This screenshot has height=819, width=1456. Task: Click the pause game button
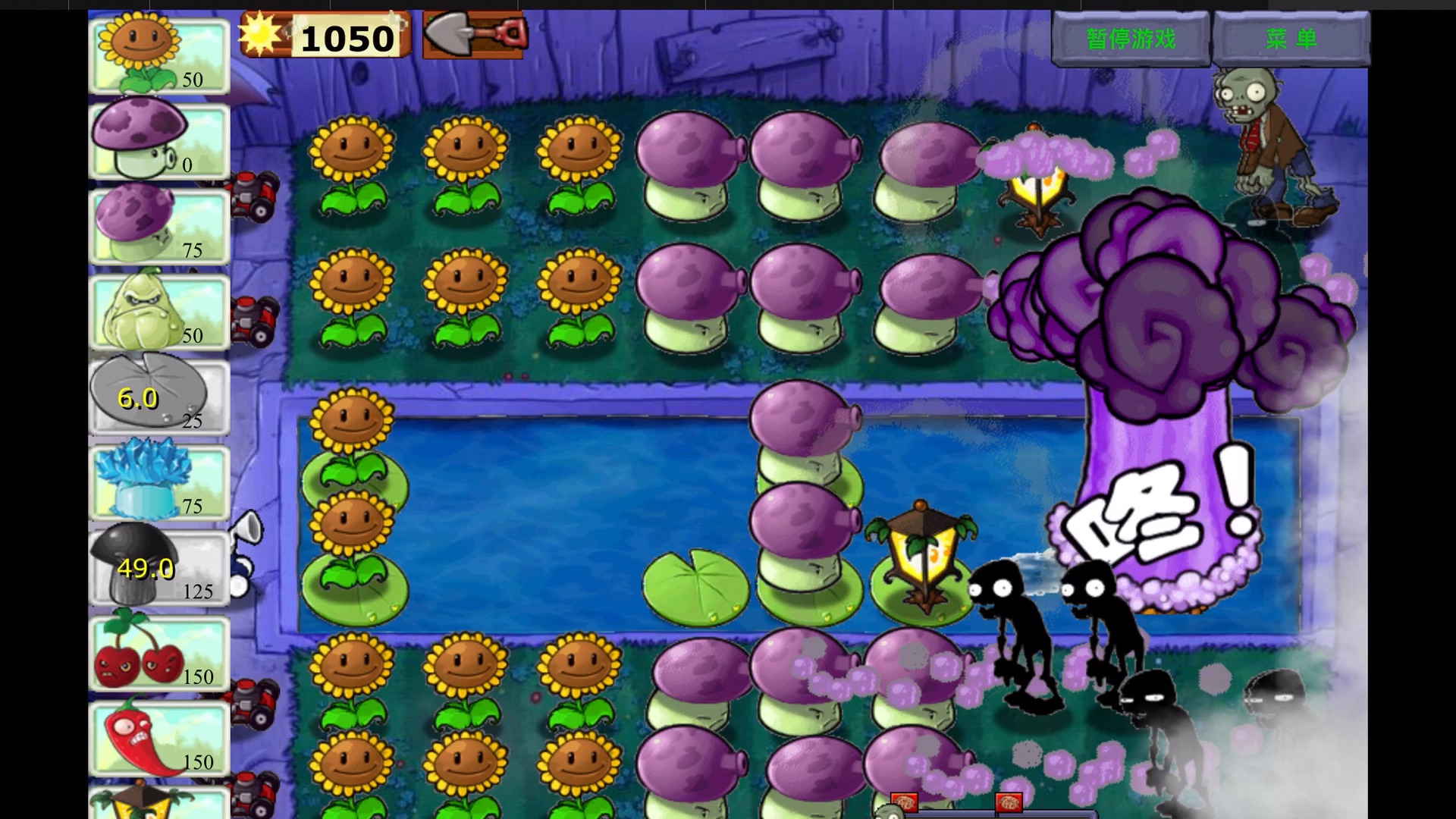point(1130,39)
